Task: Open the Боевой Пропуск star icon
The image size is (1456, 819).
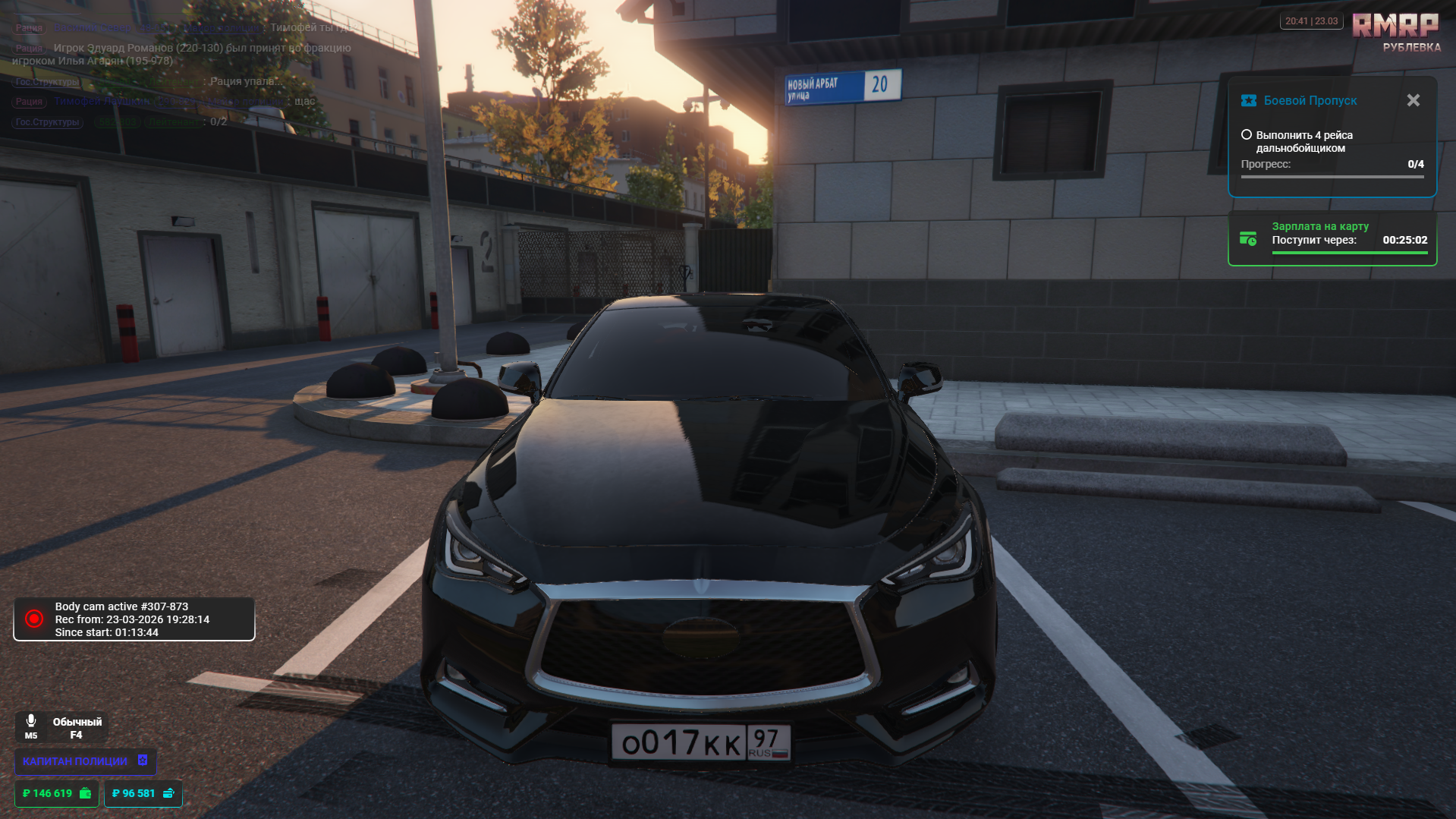Action: click(x=1248, y=100)
